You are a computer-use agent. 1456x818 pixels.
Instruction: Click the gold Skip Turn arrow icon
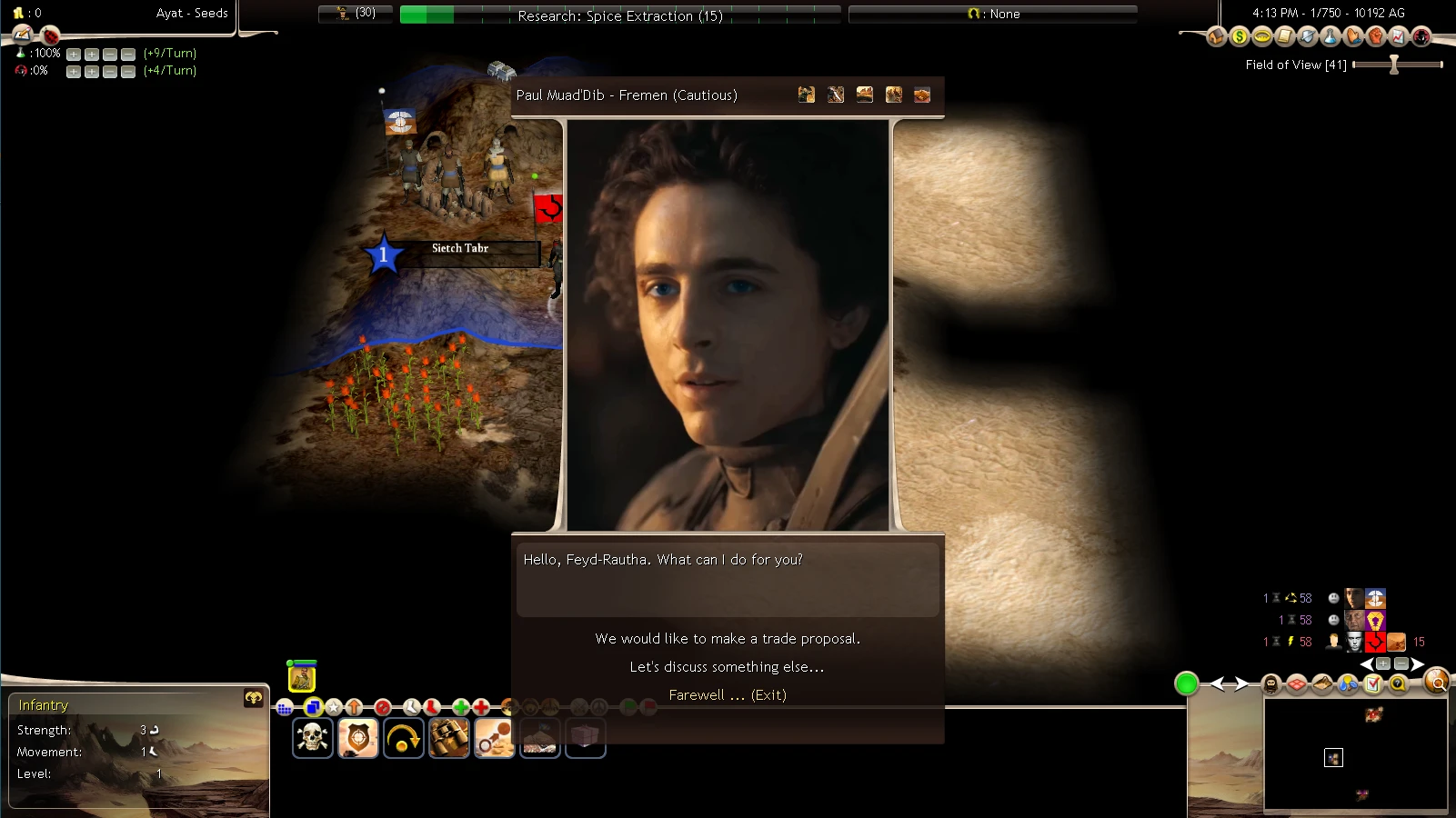point(404,736)
